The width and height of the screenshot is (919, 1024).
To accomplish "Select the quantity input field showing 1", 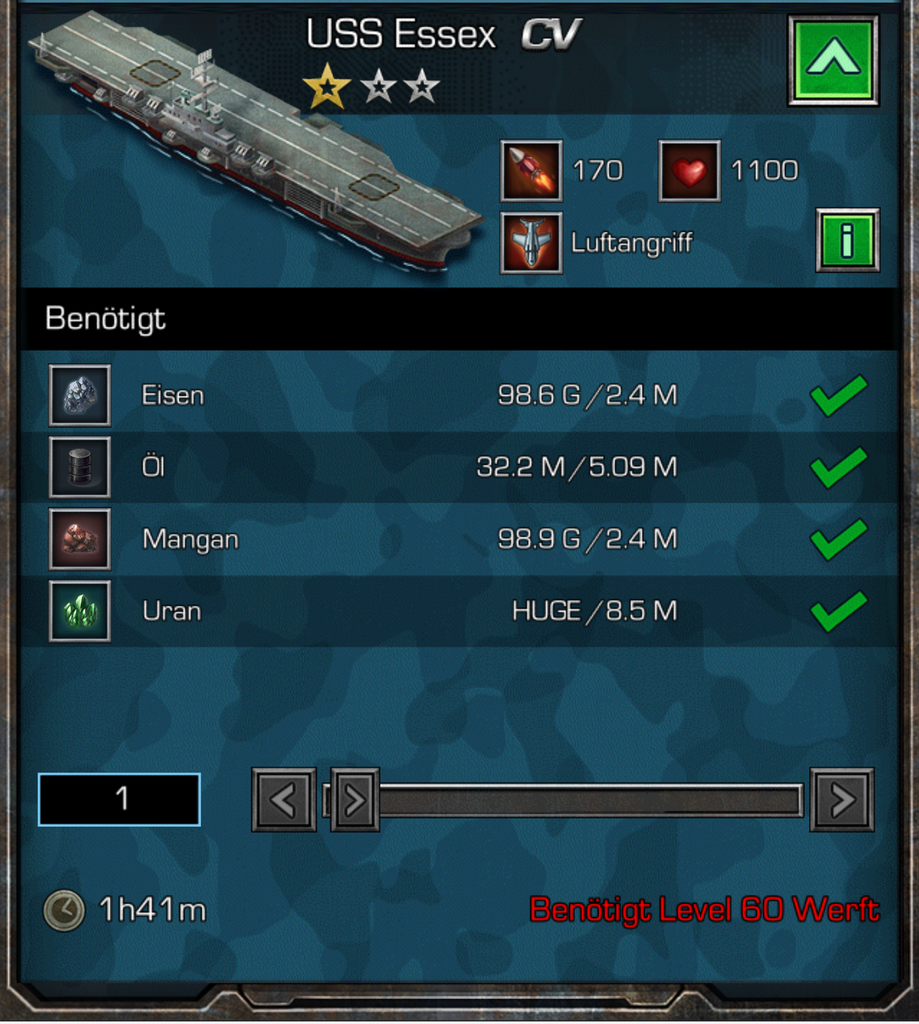I will pyautogui.click(x=119, y=799).
